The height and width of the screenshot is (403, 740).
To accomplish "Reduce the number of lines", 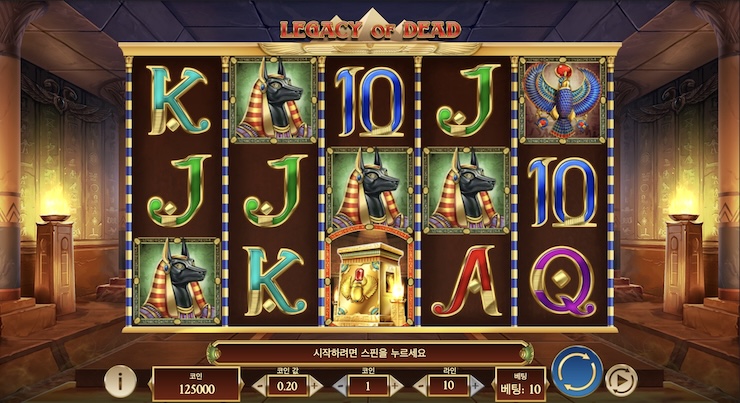I will click(422, 386).
